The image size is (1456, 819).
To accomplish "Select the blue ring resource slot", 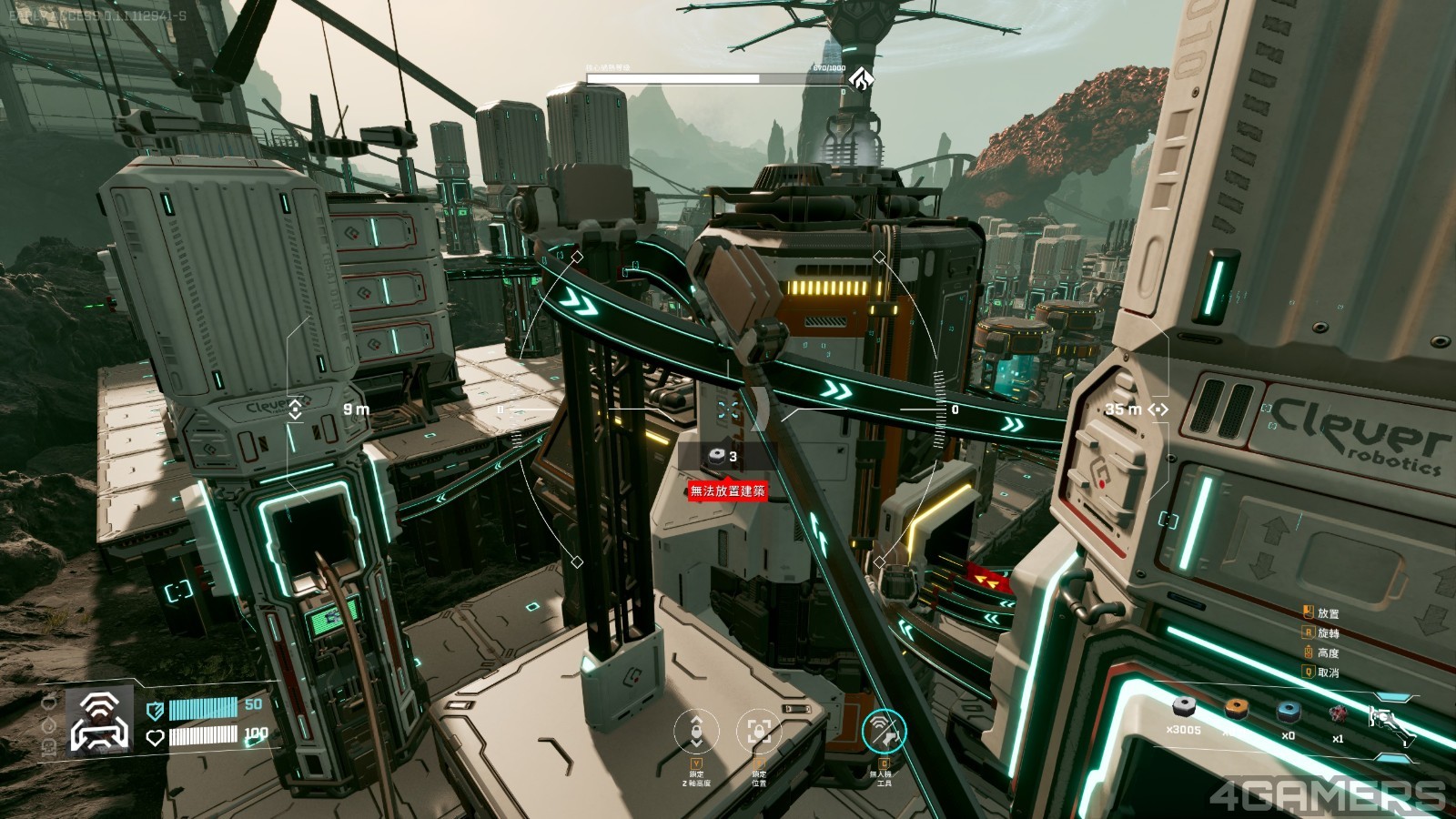I will [x=1288, y=711].
